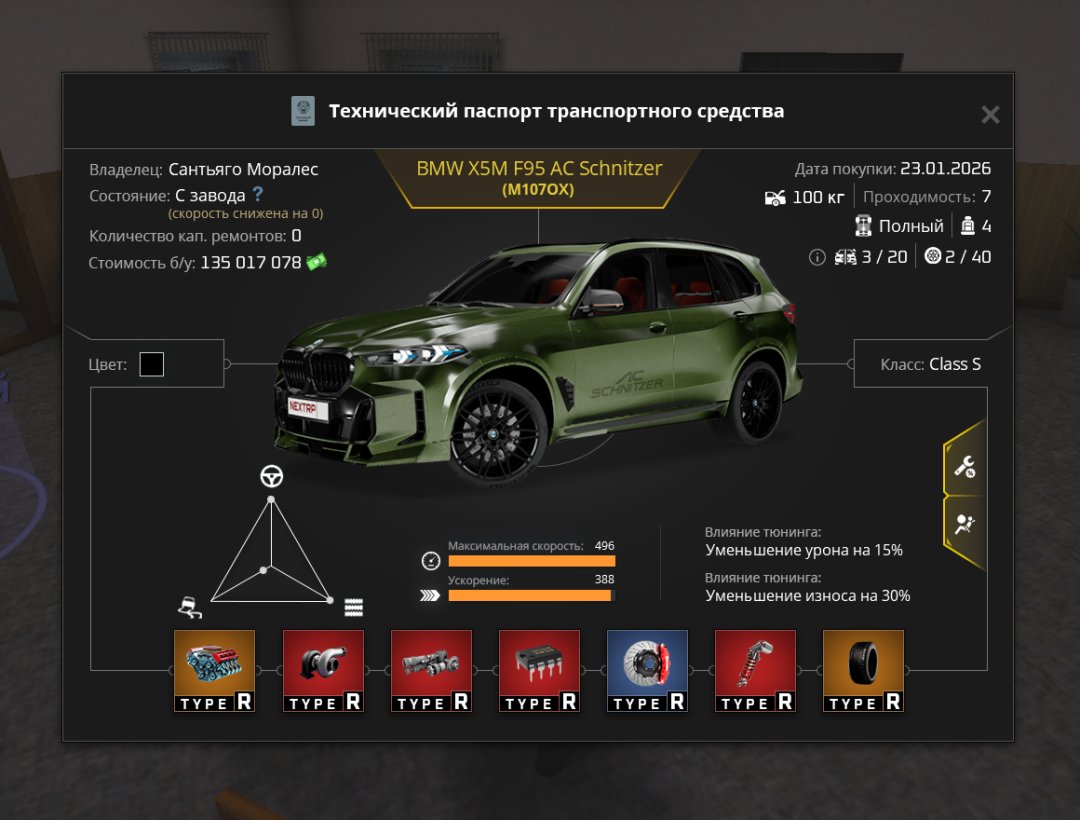Open the airbag safety side tab
The image size is (1080, 820).
click(x=965, y=525)
